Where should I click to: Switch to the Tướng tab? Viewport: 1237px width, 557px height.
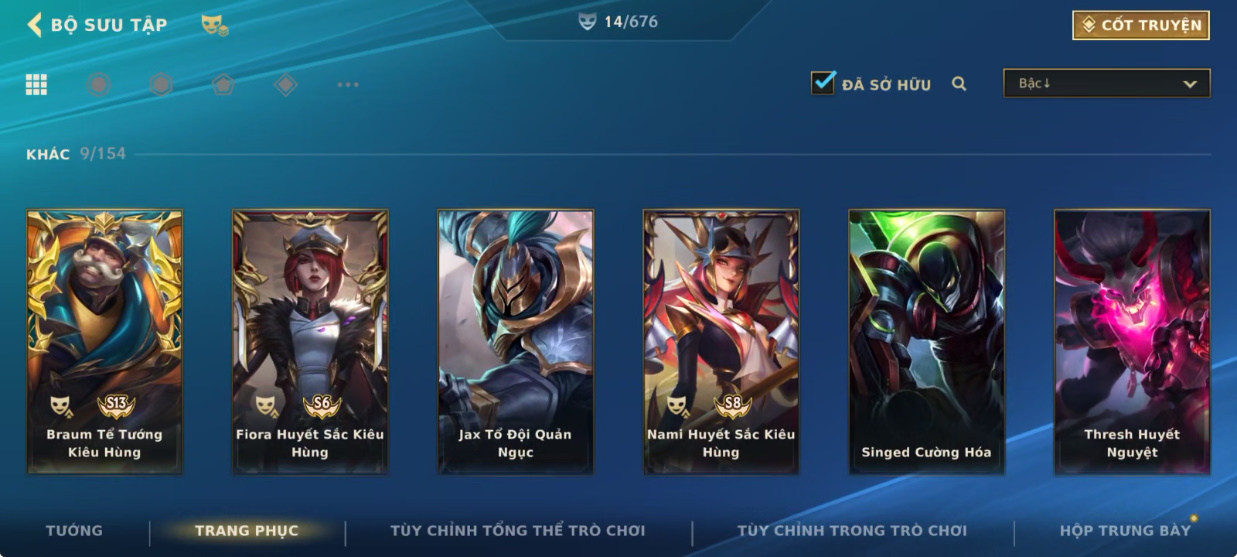click(74, 531)
